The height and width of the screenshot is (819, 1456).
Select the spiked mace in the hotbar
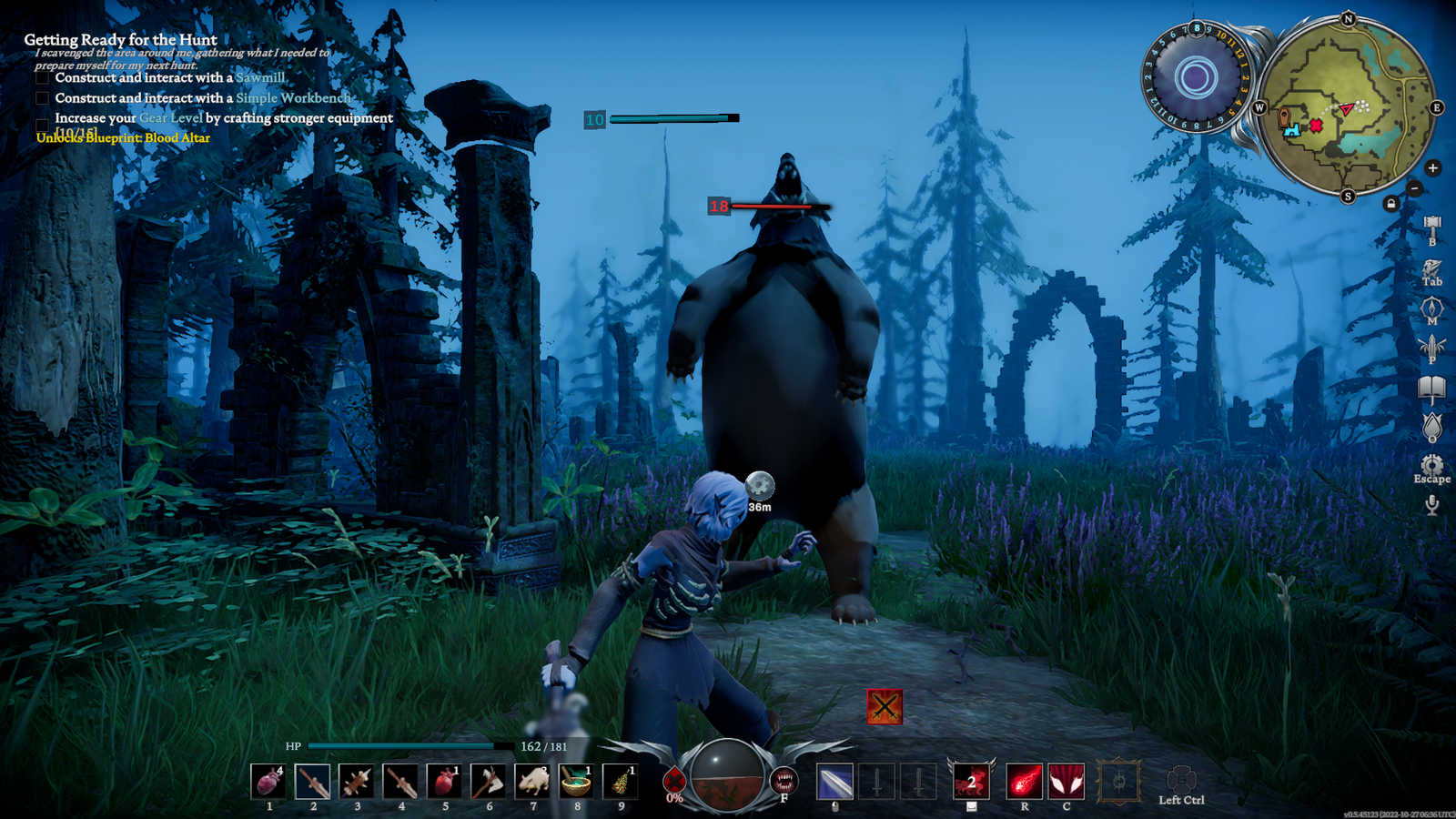point(357,782)
